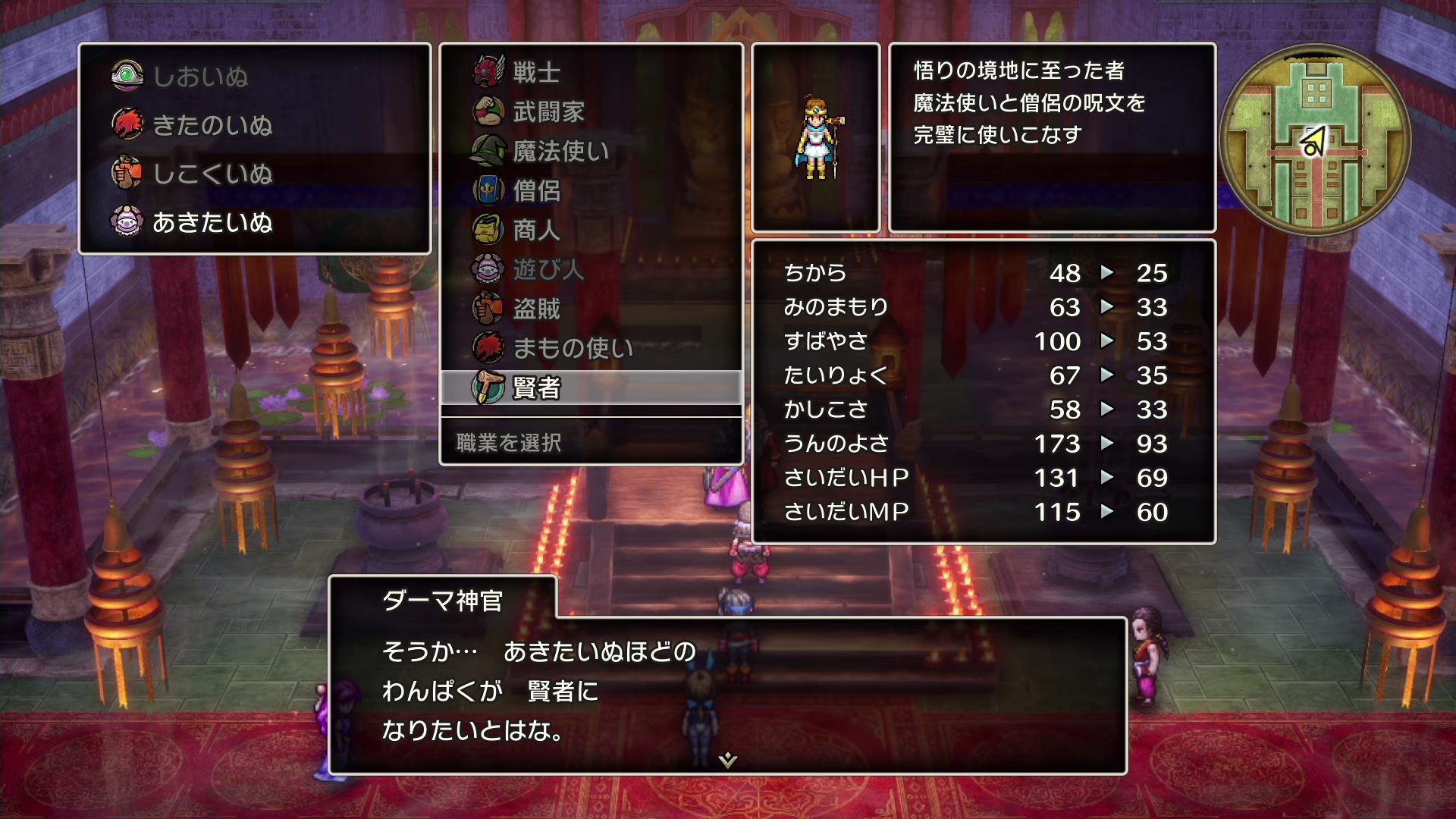The image size is (1456, 819).
Task: Pick party member しこくいぬ
Action: (212, 174)
